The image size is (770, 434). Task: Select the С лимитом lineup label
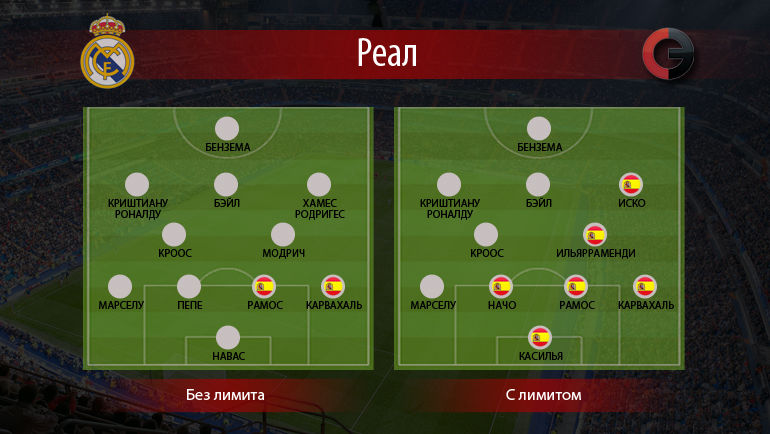543,395
